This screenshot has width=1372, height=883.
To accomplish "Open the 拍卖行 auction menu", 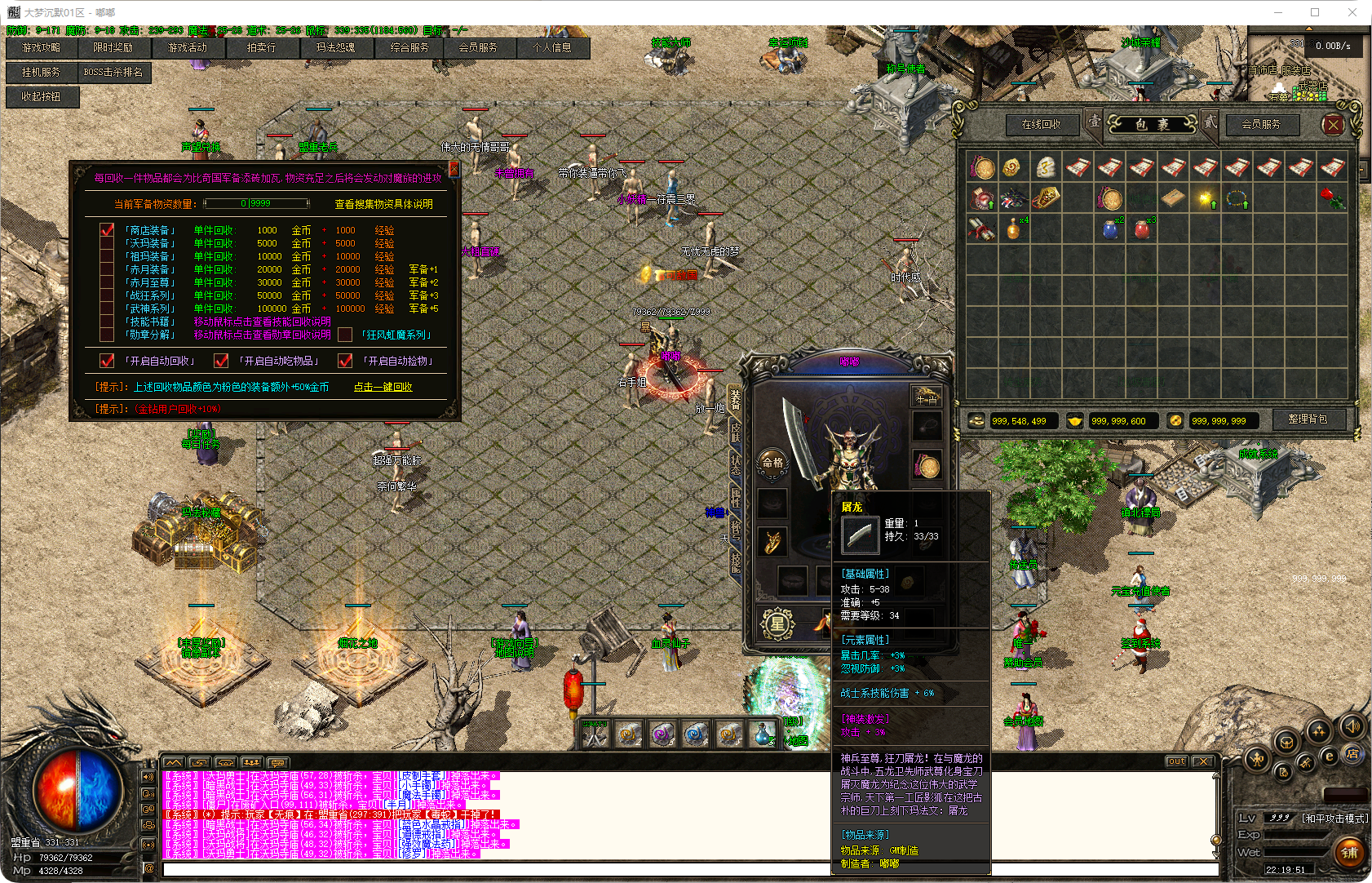I will pos(262,48).
